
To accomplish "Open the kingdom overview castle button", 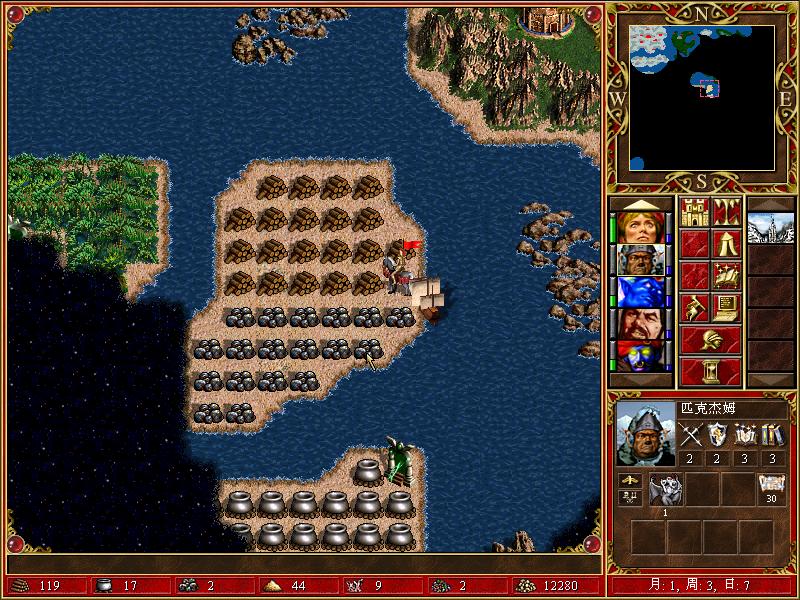I will click(694, 212).
